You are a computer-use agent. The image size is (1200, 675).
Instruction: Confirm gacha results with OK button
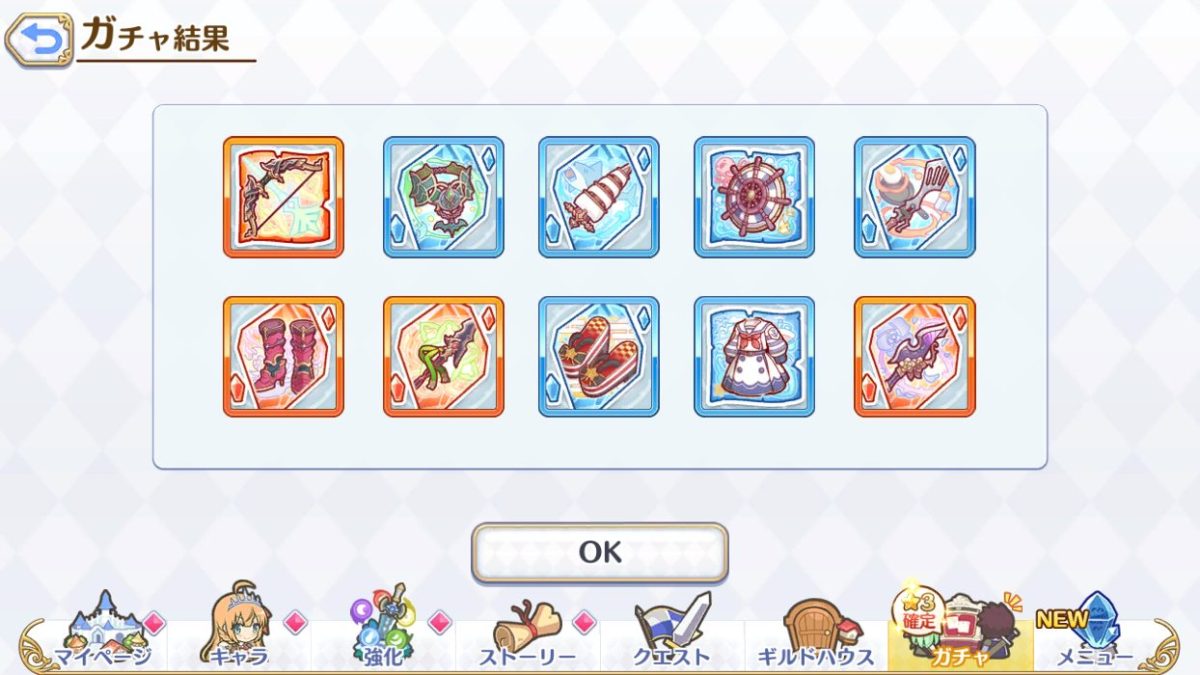click(600, 552)
